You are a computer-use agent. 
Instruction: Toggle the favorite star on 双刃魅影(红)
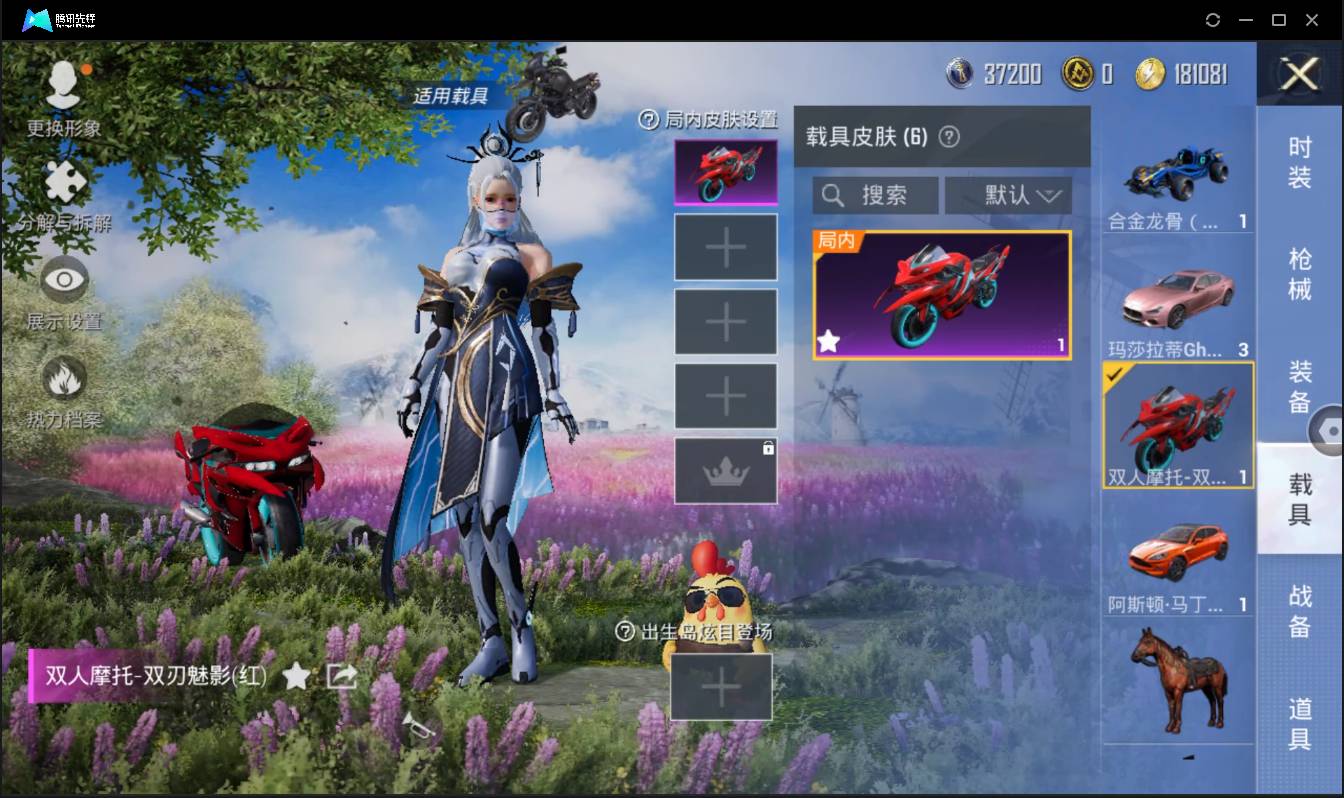click(x=297, y=676)
